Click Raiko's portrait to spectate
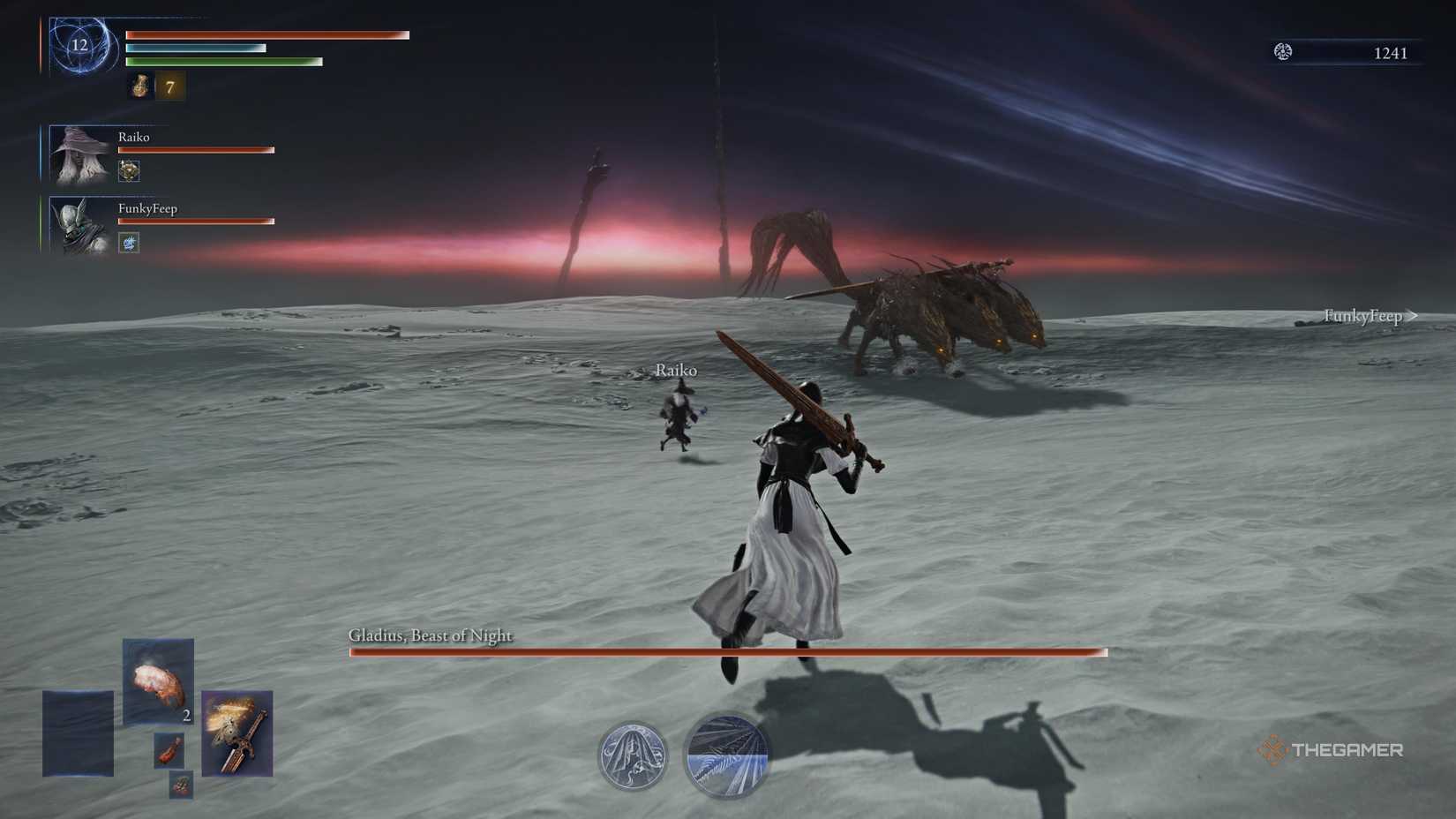Image resolution: width=1456 pixels, height=819 pixels. pos(79,153)
